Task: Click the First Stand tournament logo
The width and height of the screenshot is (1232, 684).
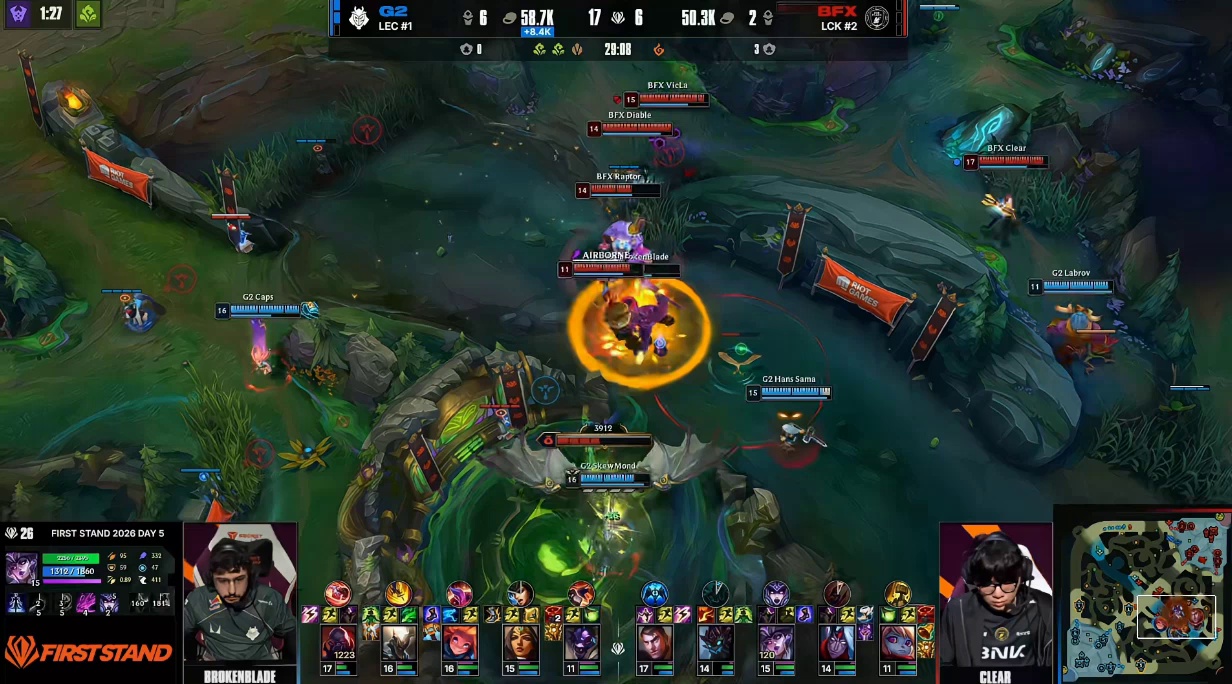Action: pyautogui.click(x=88, y=654)
